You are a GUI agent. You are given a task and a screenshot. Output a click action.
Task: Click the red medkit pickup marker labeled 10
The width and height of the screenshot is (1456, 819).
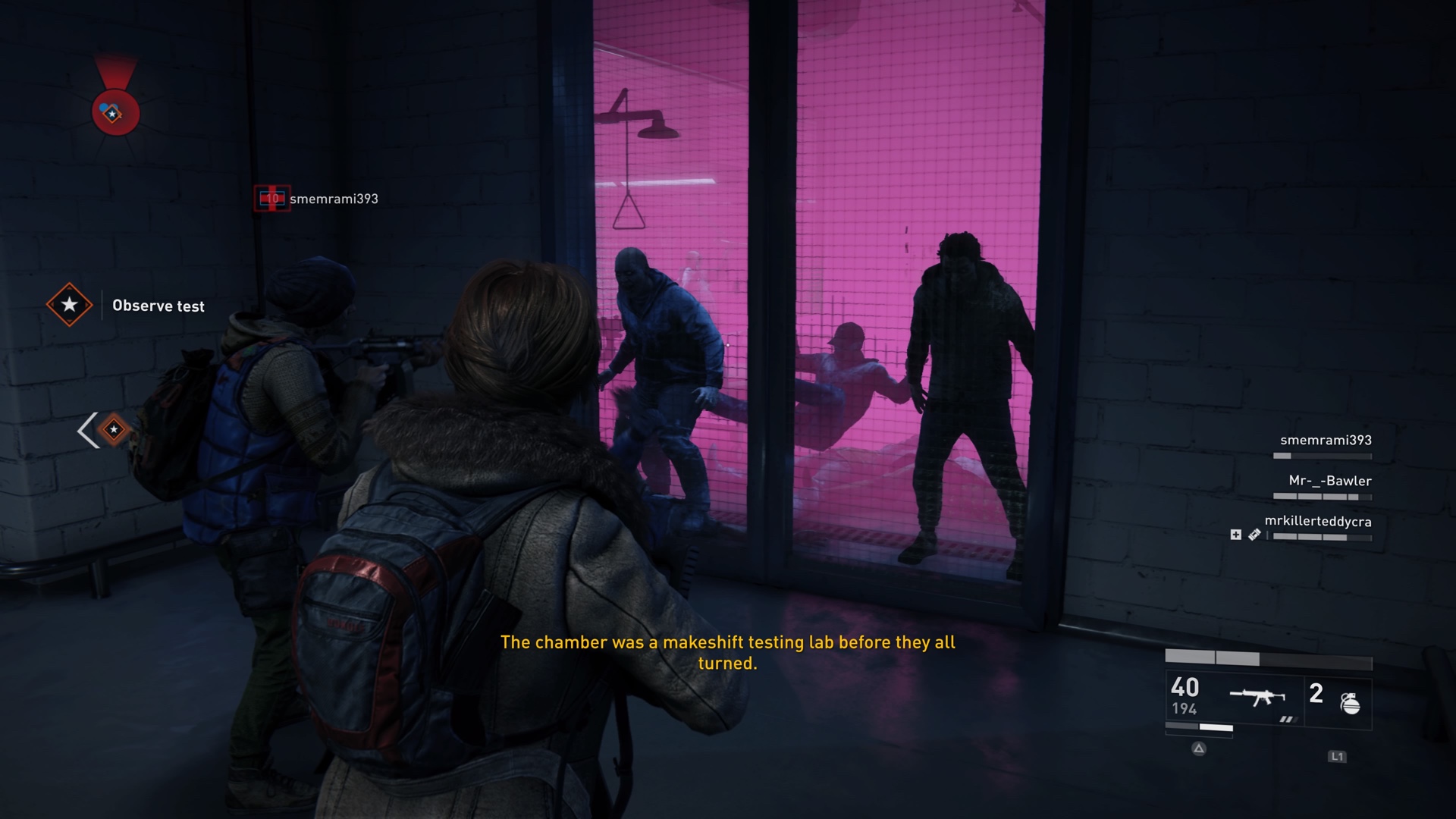[x=272, y=199]
